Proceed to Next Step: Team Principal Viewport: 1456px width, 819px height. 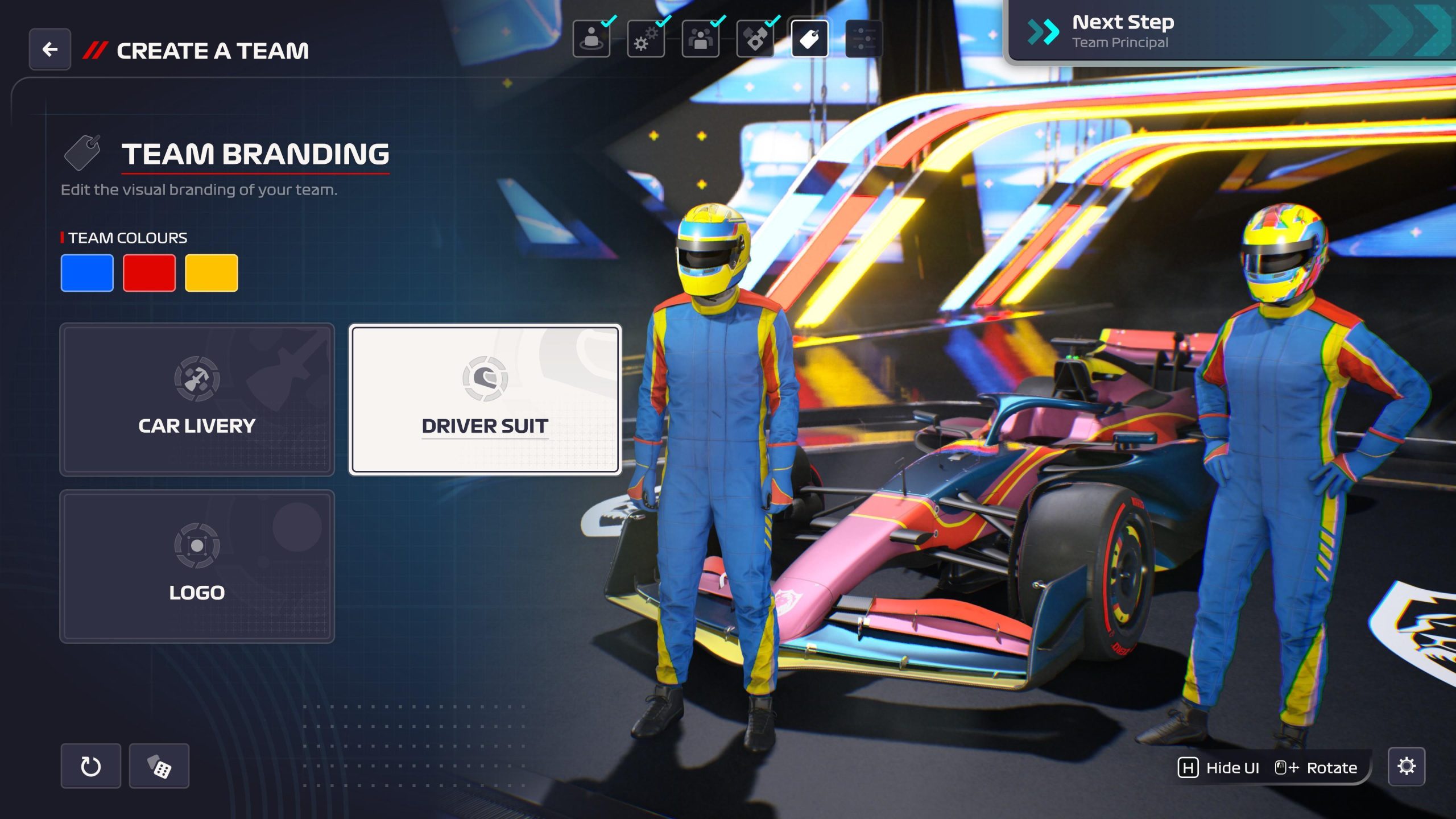(x=1228, y=32)
